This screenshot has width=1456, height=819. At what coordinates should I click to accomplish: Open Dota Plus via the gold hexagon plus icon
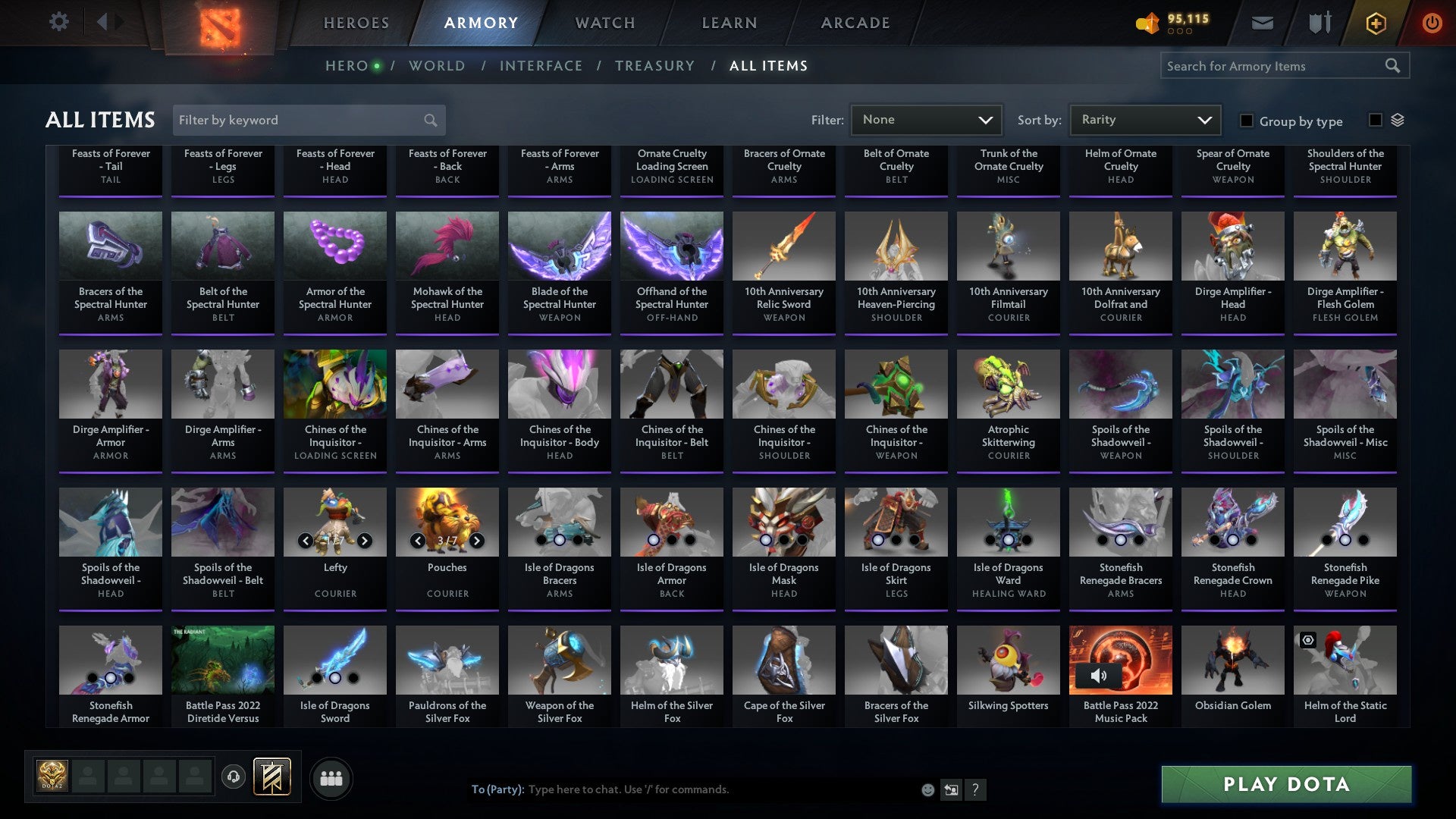1375,23
